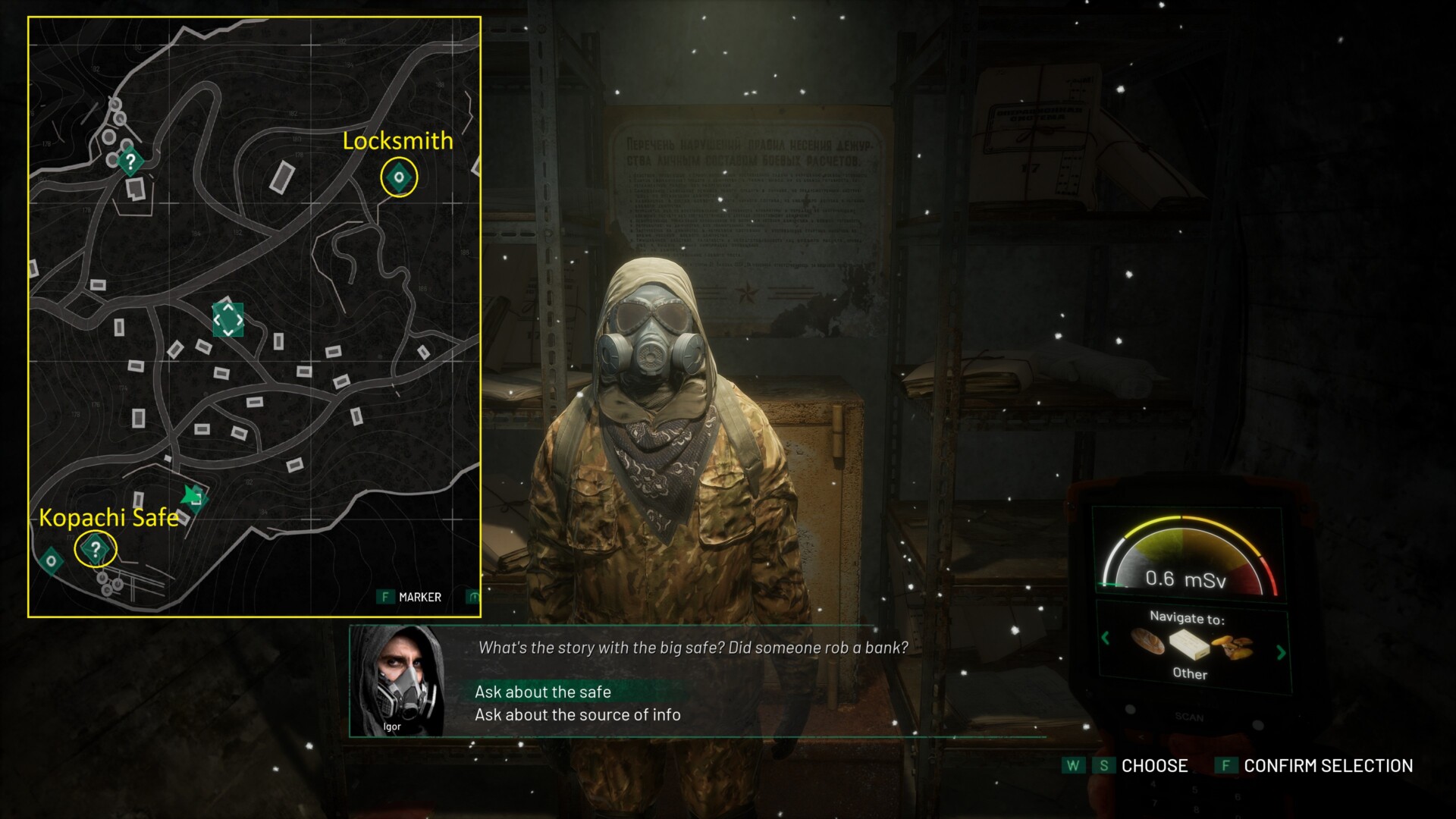Click the square four-arrow marker at map center

[x=227, y=320]
